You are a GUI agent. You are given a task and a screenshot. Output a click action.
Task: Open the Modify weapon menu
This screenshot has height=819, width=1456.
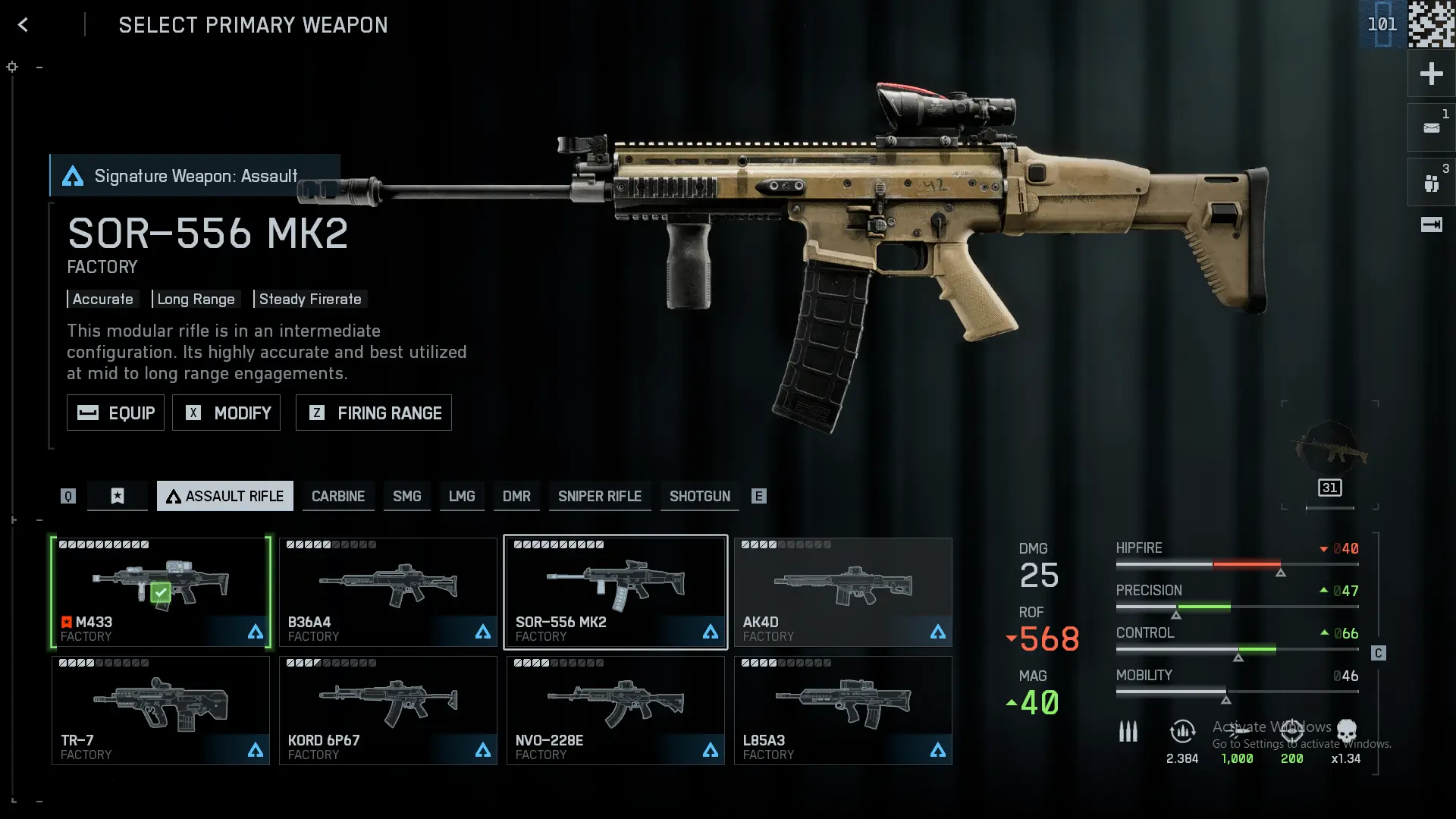pyautogui.click(x=226, y=413)
